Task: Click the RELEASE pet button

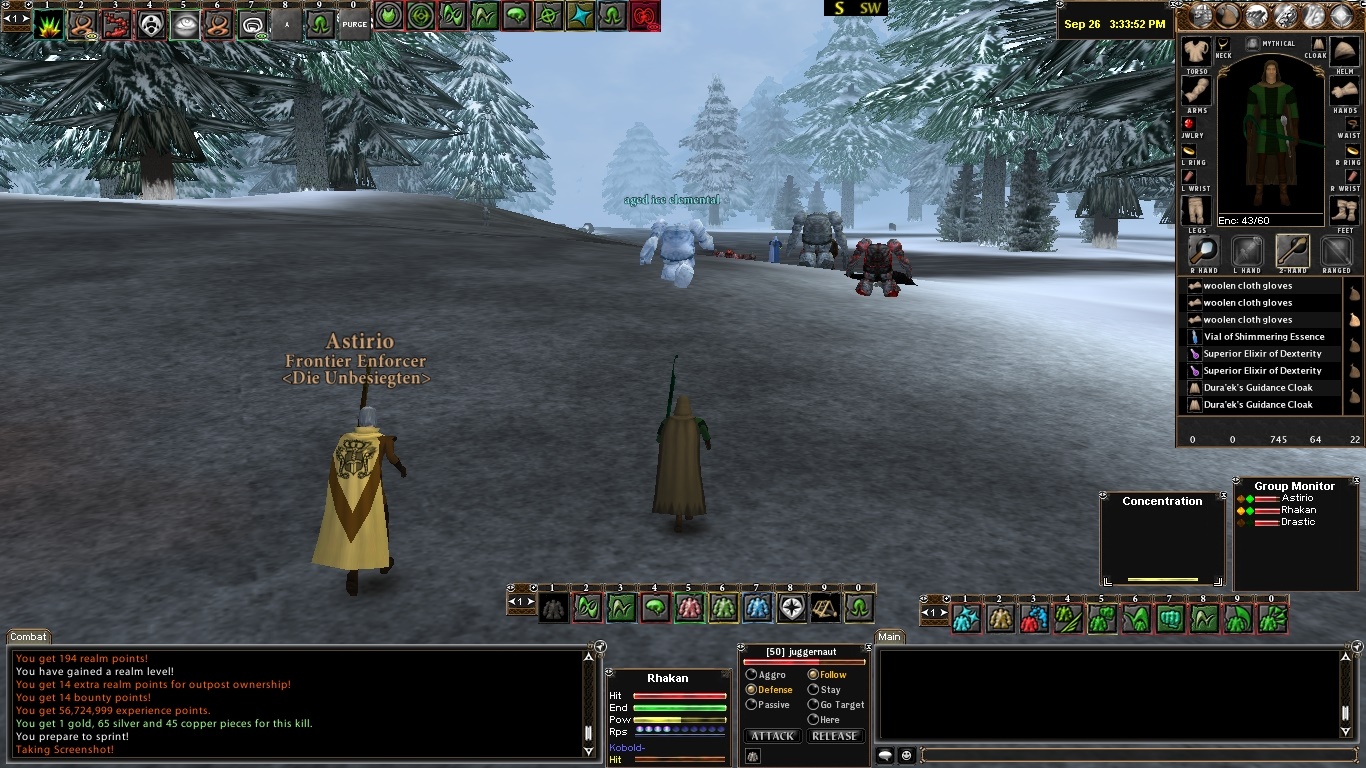Action: (834, 736)
